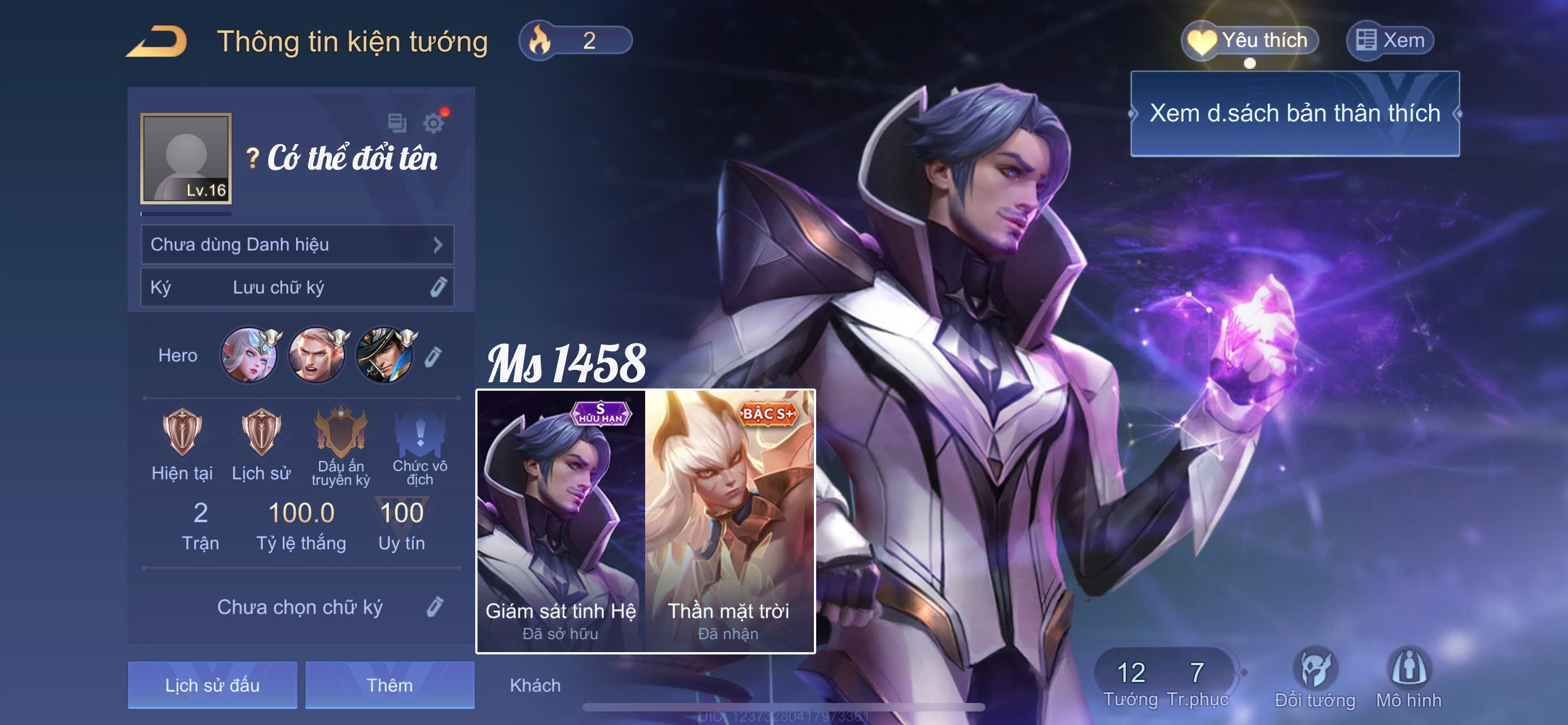Edit the Chưa chọn chữ ký entry
The image size is (1568, 725).
tap(435, 607)
